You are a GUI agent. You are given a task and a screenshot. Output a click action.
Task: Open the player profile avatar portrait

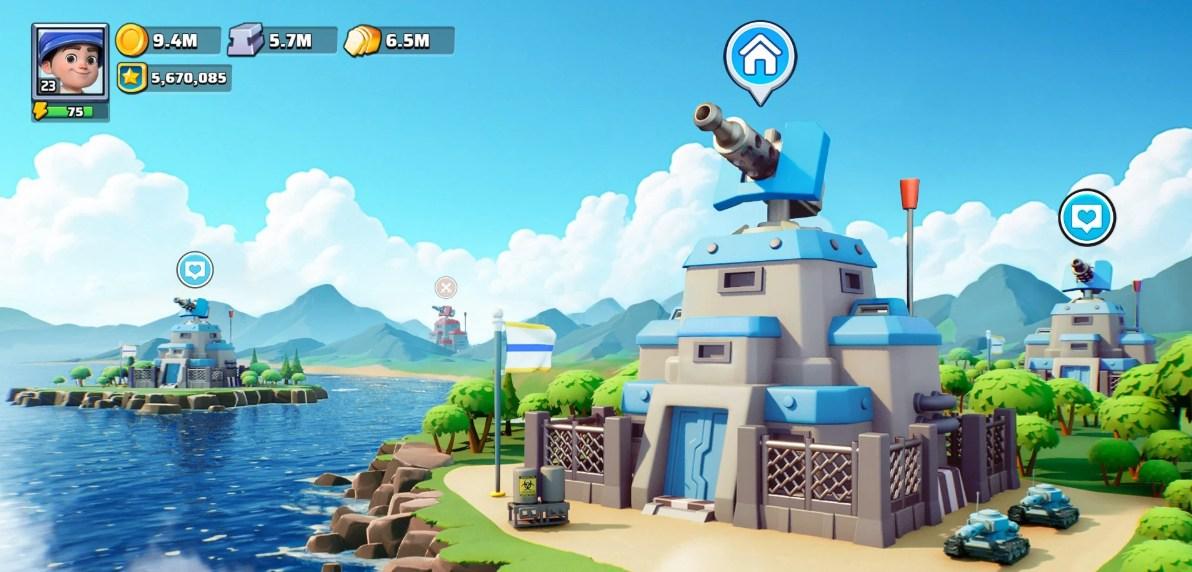click(x=69, y=60)
